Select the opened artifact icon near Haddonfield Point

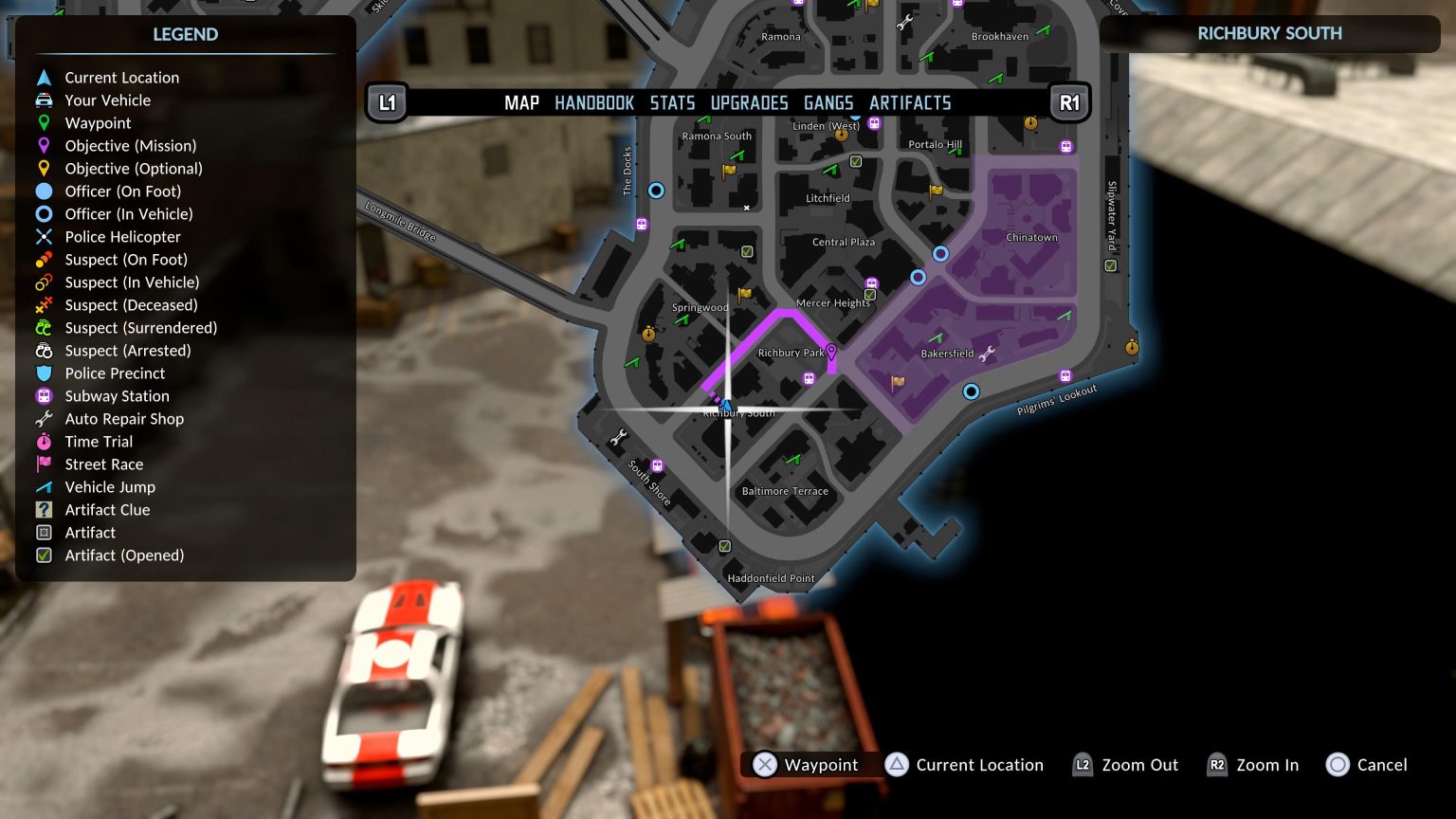(x=724, y=546)
